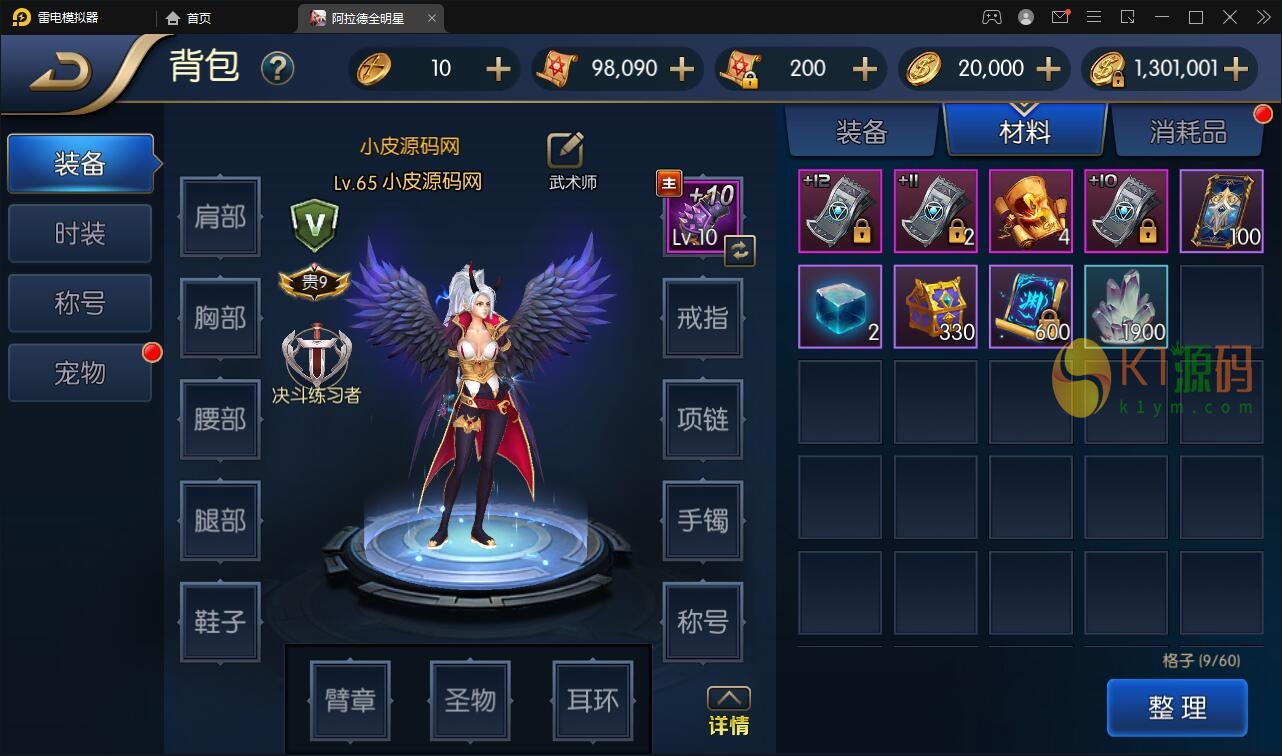Screen dimensions: 1282x756
Task: Close the emulator game tab
Action: tap(432, 18)
